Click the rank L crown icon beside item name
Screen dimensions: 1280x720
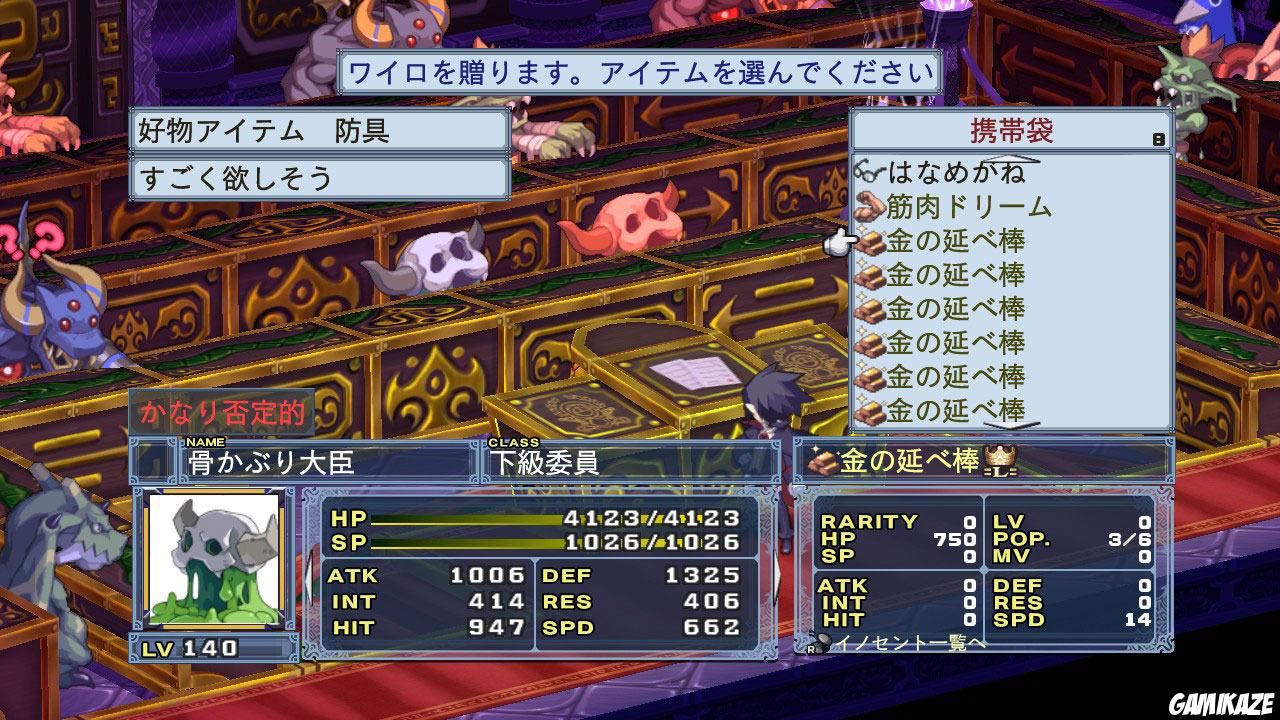998,461
